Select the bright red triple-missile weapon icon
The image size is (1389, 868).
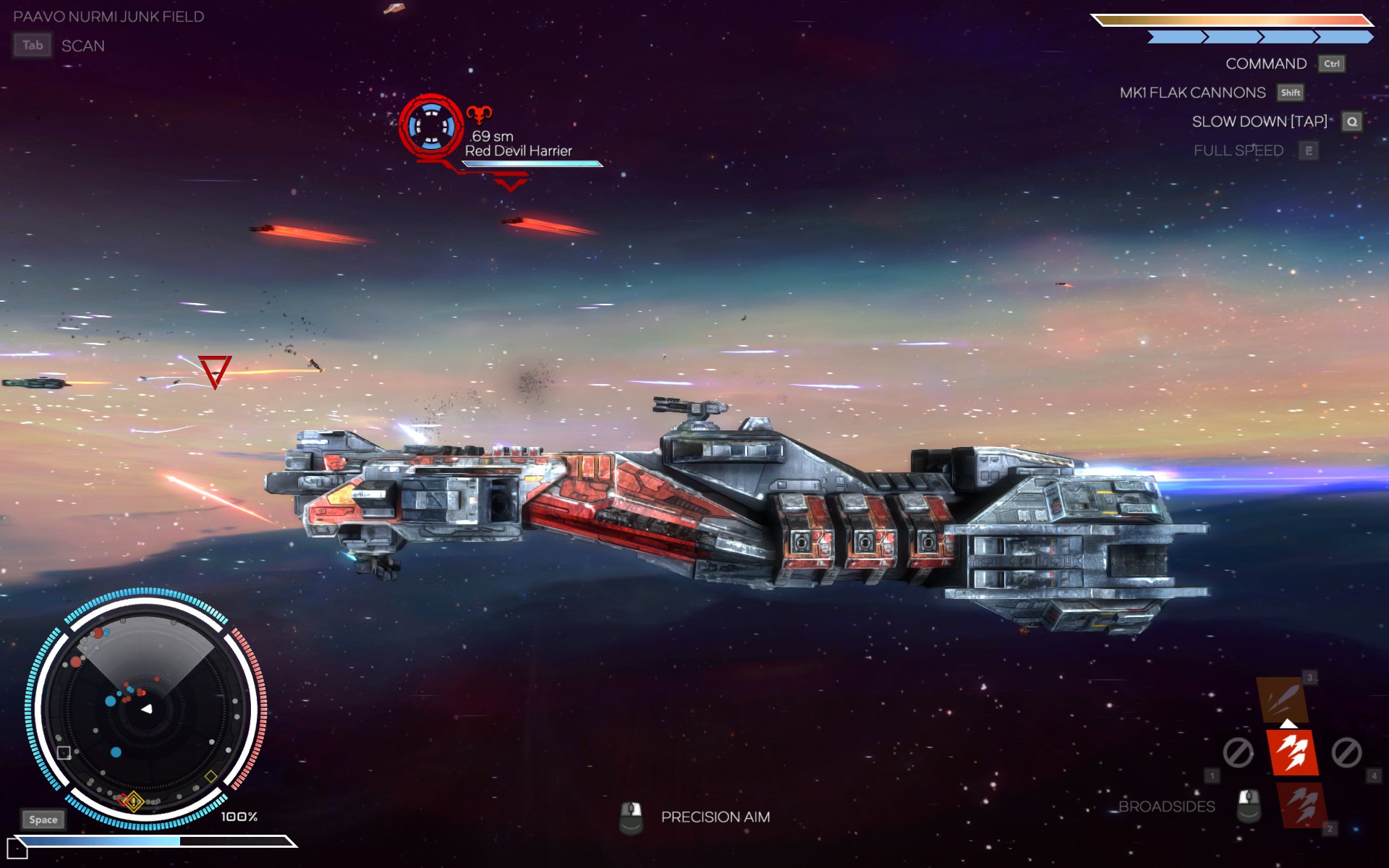click(1292, 752)
